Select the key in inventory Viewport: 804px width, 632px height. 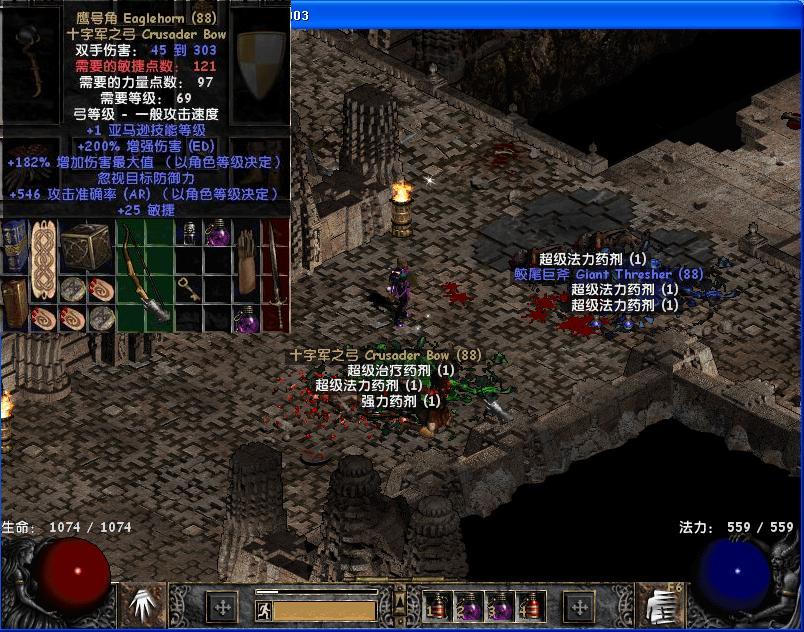click(189, 290)
